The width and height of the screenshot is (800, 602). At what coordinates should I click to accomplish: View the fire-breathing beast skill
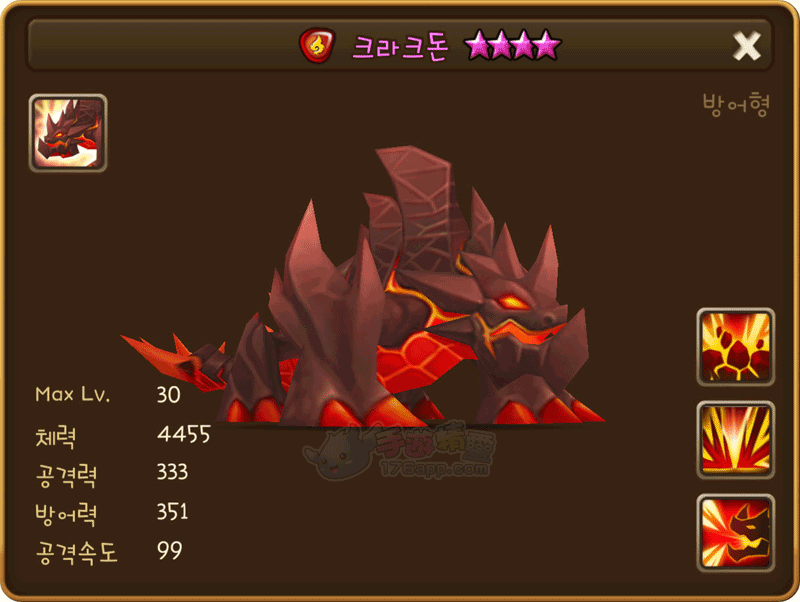click(736, 532)
